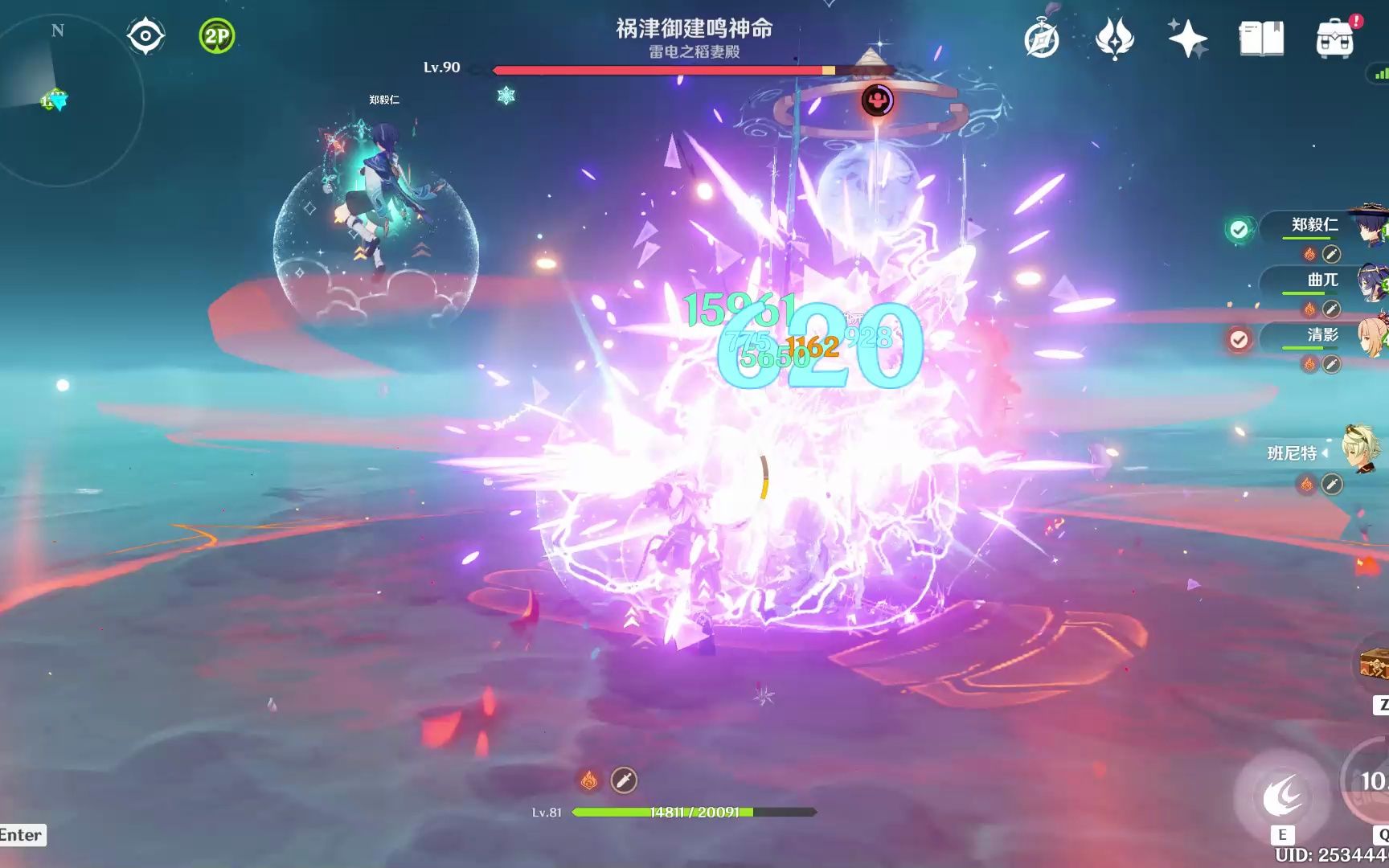Toggle the green ready checkmark beside 郑毅仁
This screenshot has width=1389, height=868.
click(1239, 229)
